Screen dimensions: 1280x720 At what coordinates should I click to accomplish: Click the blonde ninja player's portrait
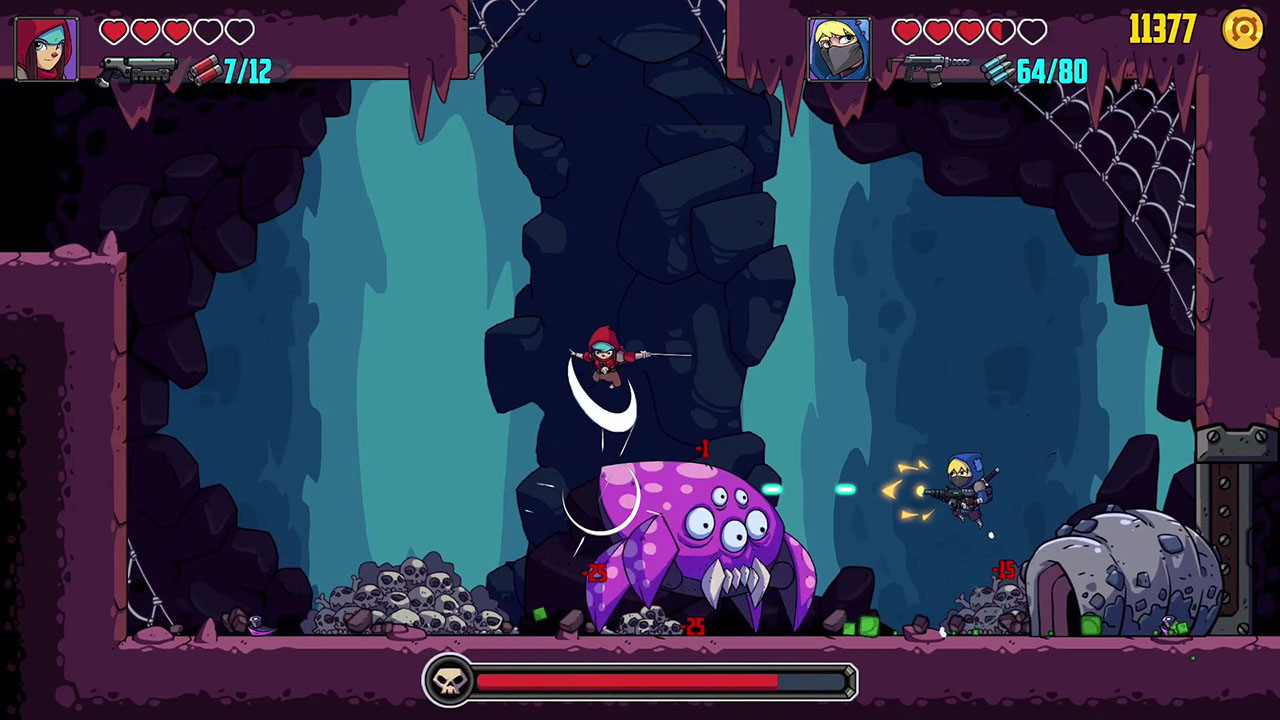pyautogui.click(x=841, y=50)
